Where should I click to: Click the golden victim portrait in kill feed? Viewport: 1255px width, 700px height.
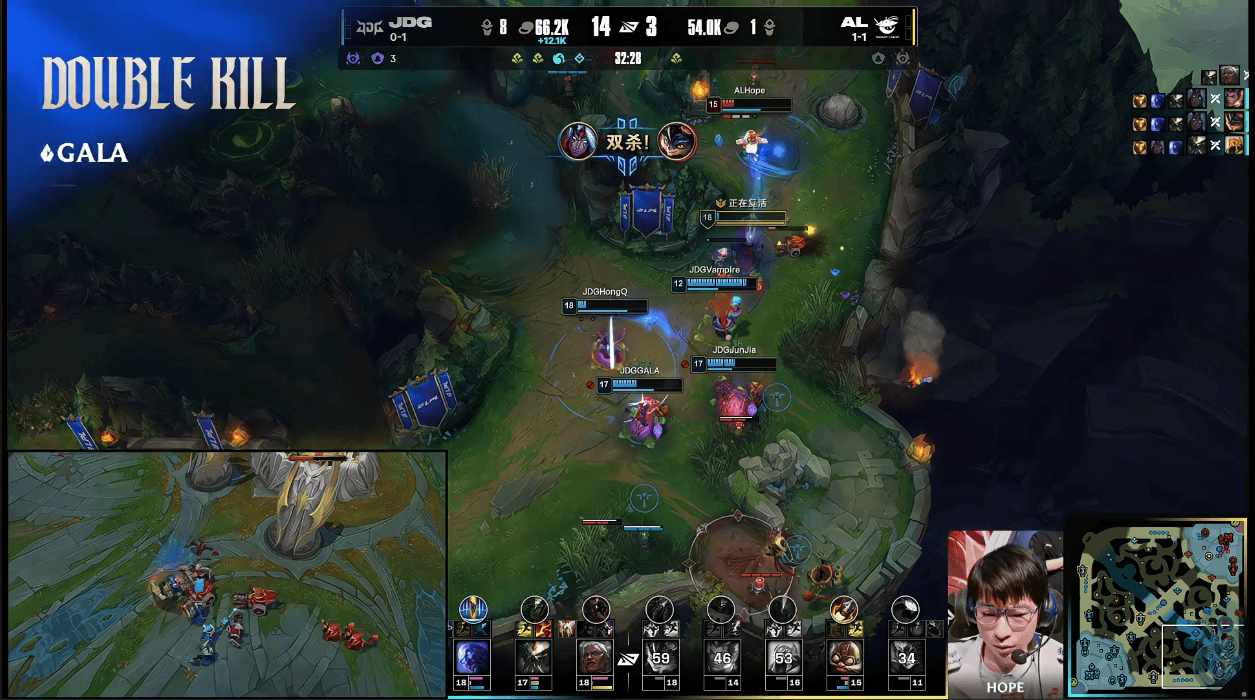click(x=1234, y=145)
